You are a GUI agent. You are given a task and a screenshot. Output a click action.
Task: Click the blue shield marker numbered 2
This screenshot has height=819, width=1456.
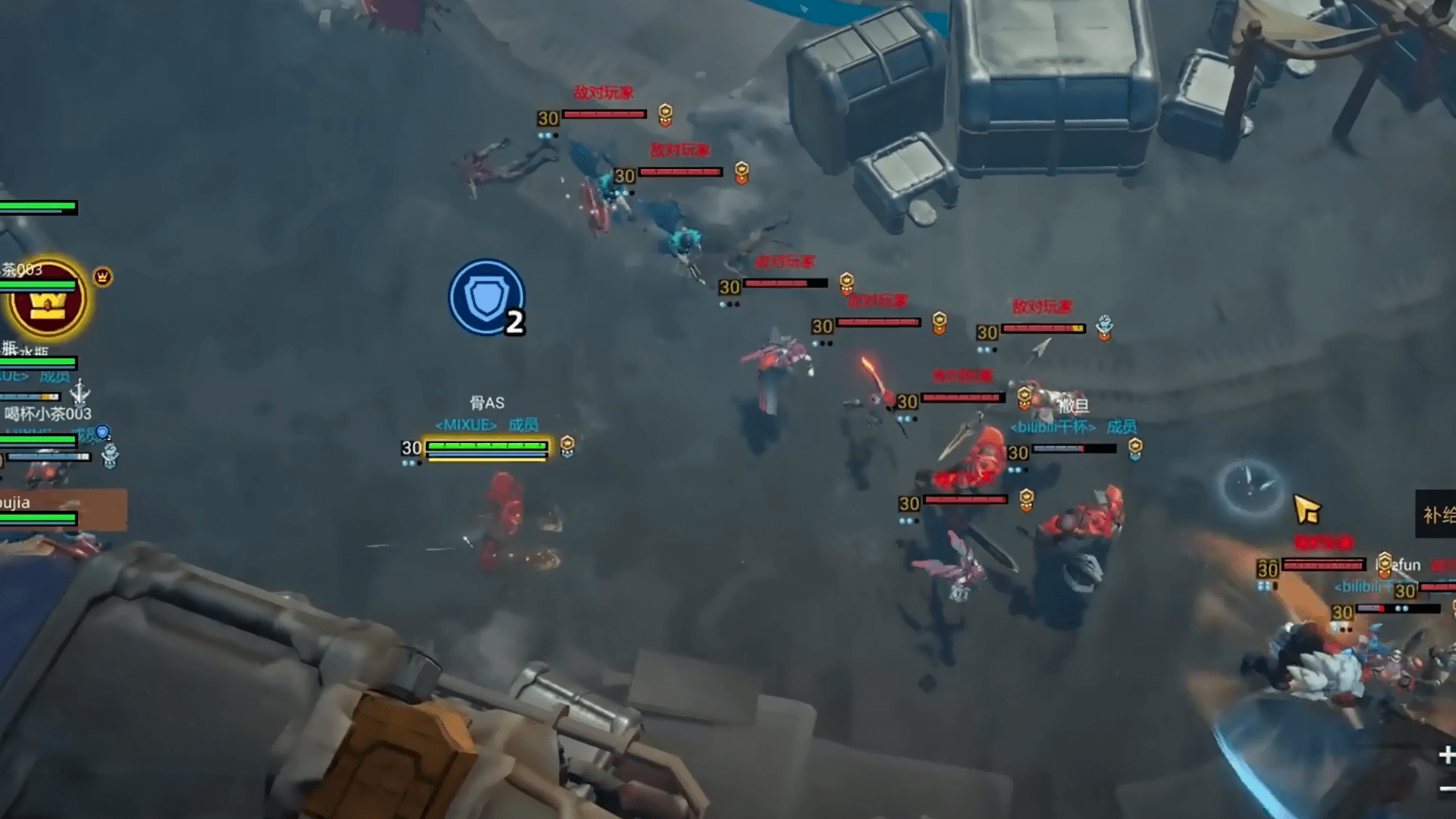487,297
